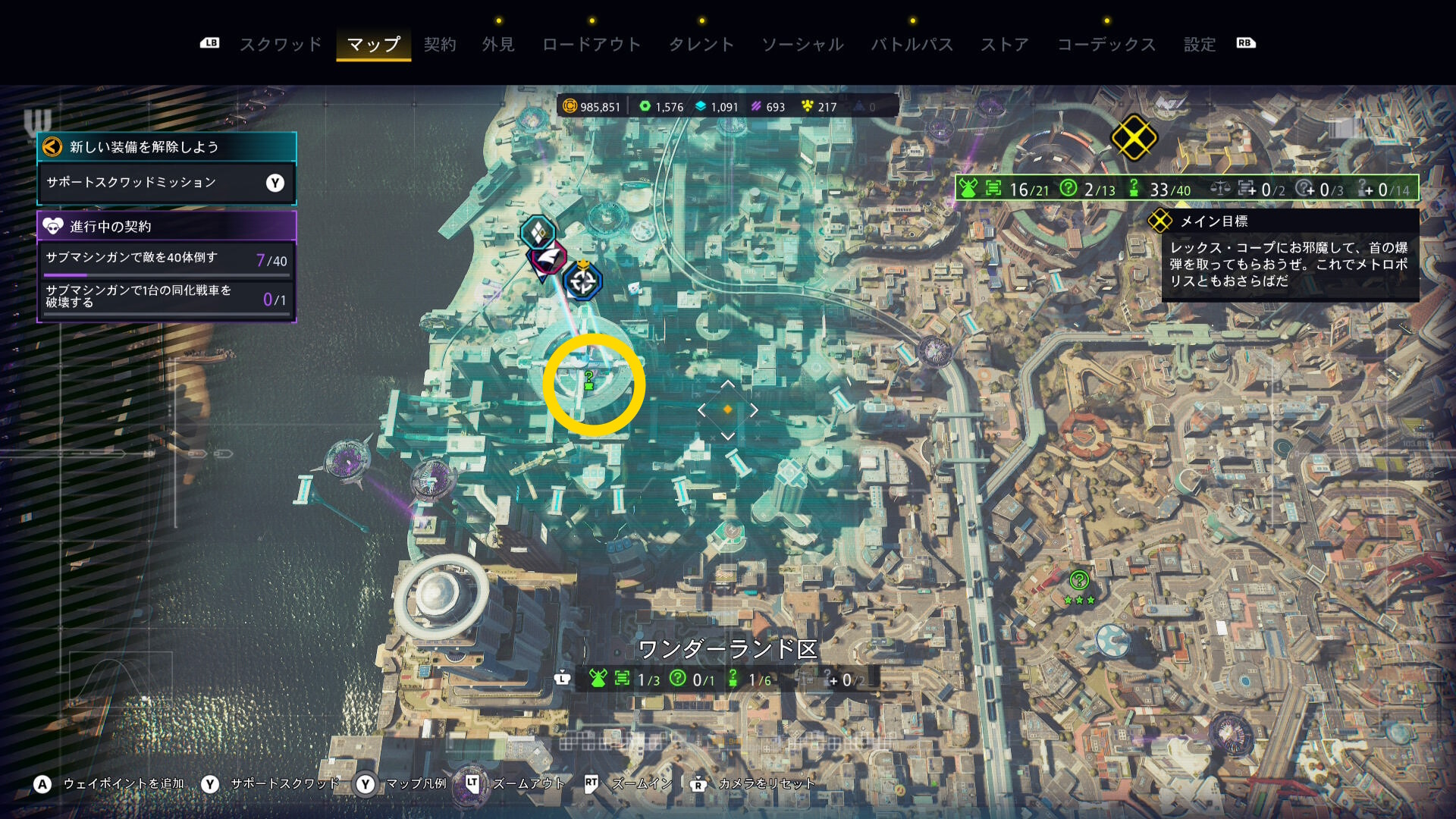Select the yellow main objective map marker
This screenshot has height=819, width=1456.
1133,138
